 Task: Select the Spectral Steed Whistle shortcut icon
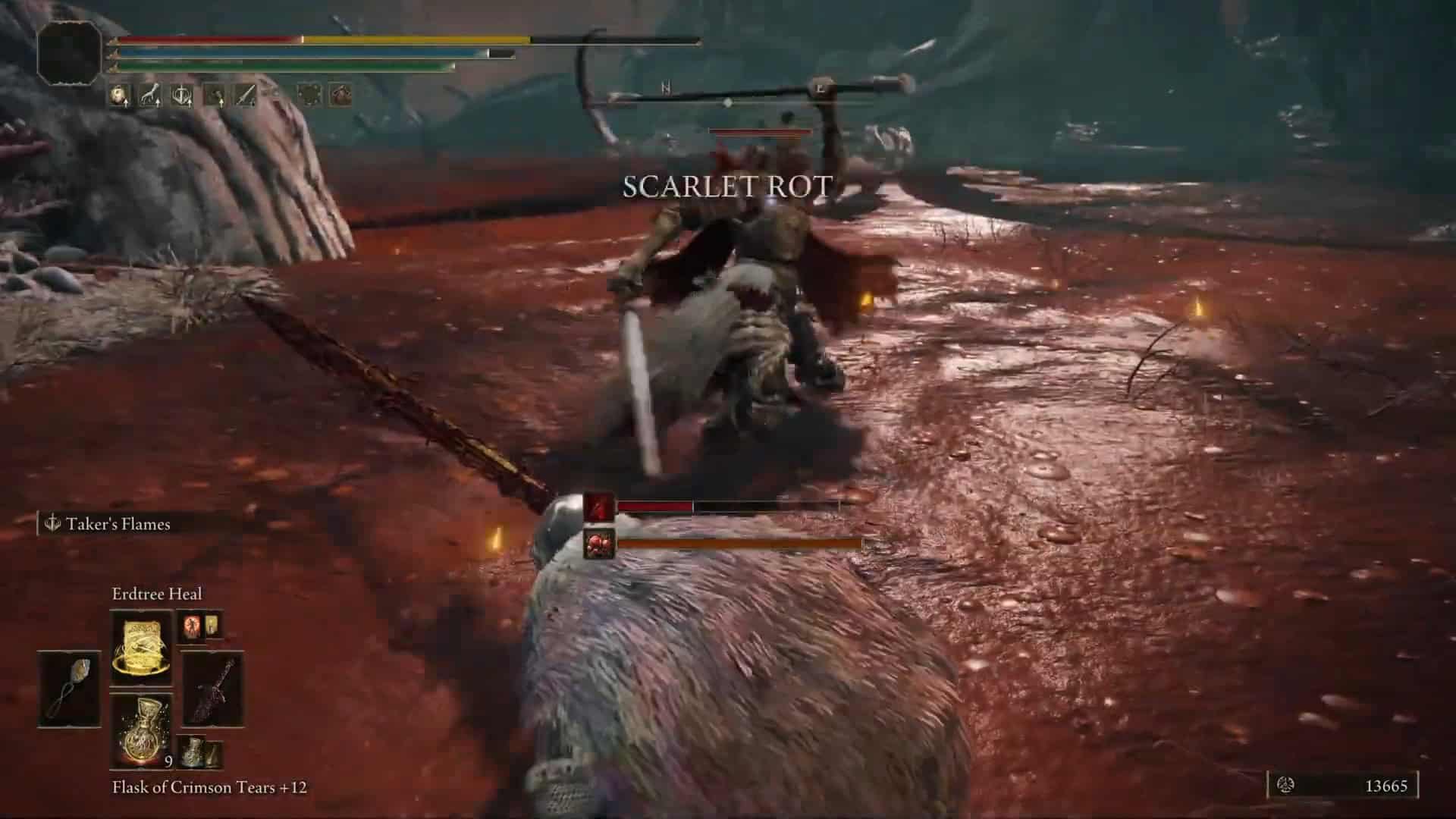[151, 94]
